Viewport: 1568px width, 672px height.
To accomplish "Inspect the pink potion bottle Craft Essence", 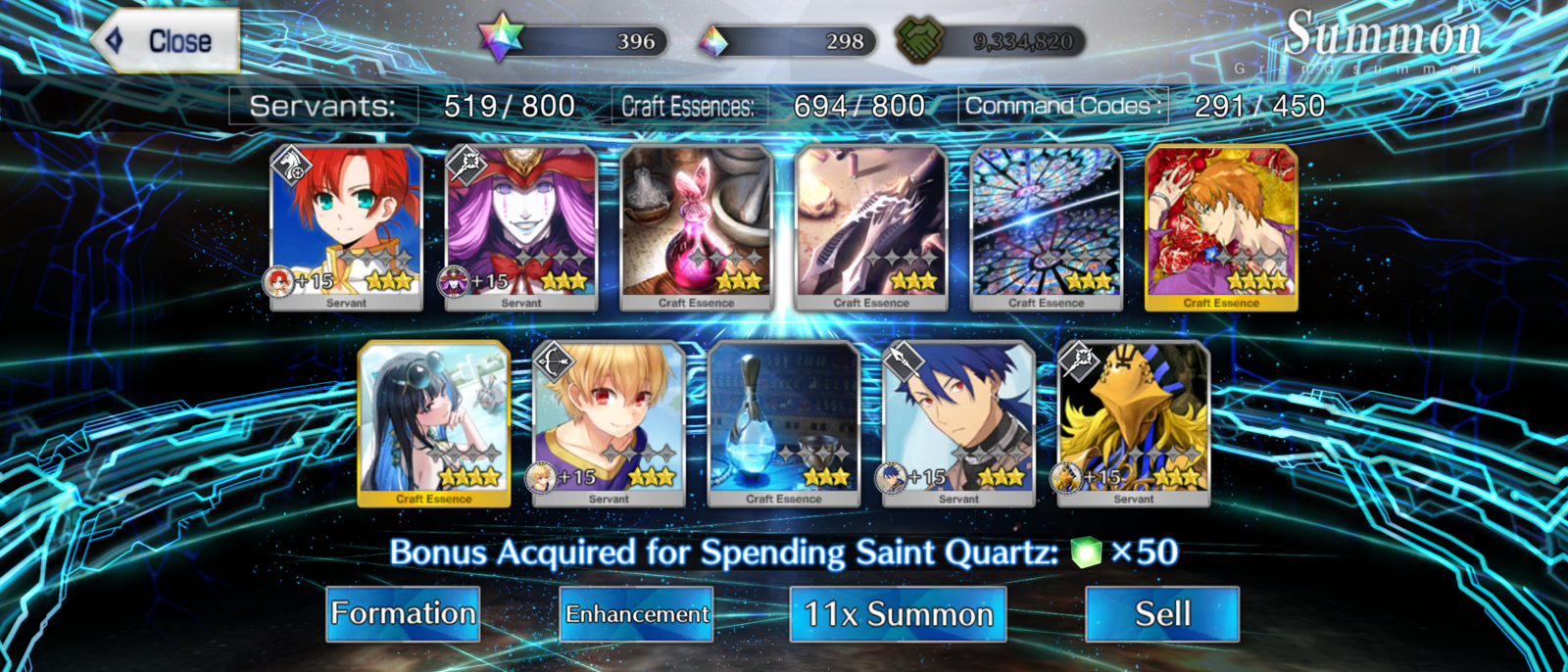I will (x=696, y=227).
